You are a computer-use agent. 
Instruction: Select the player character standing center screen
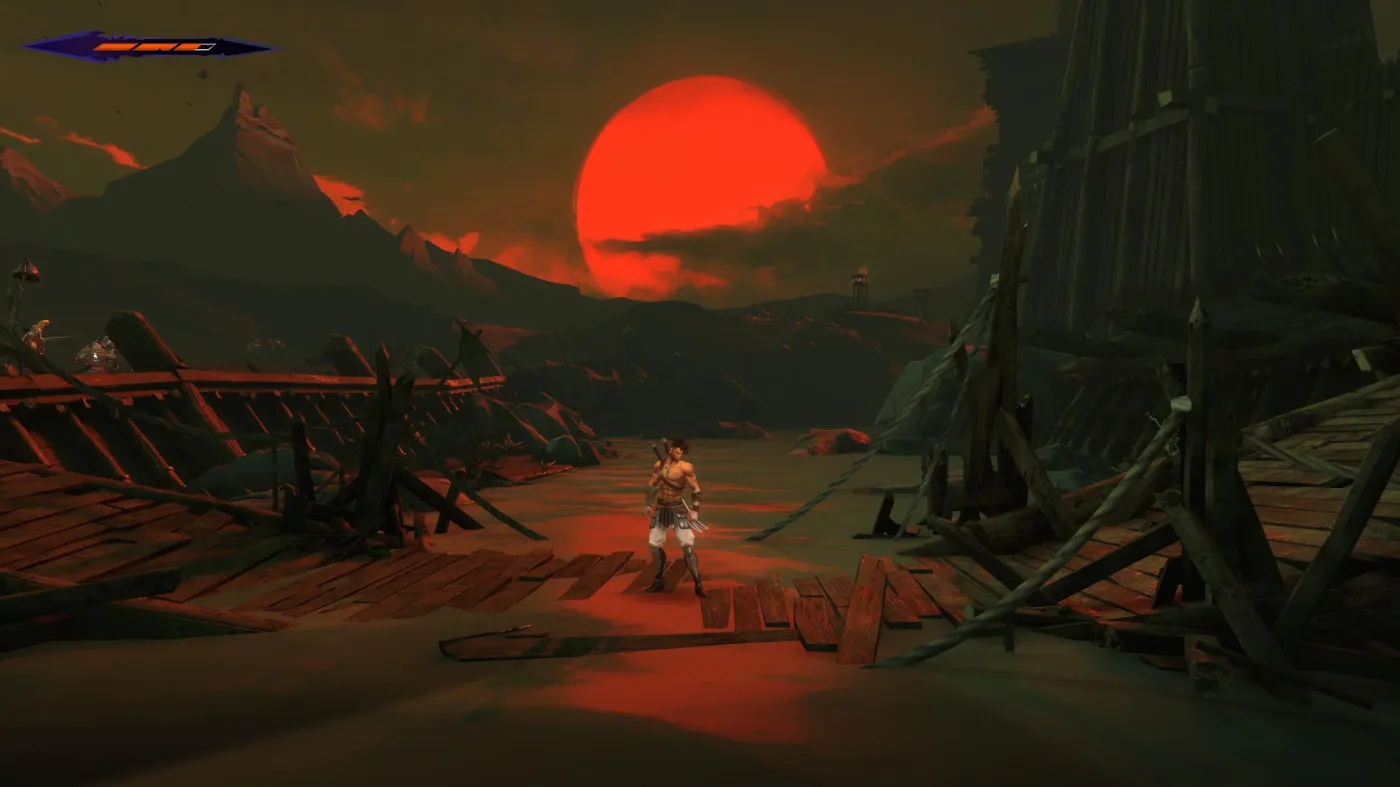tap(672, 510)
